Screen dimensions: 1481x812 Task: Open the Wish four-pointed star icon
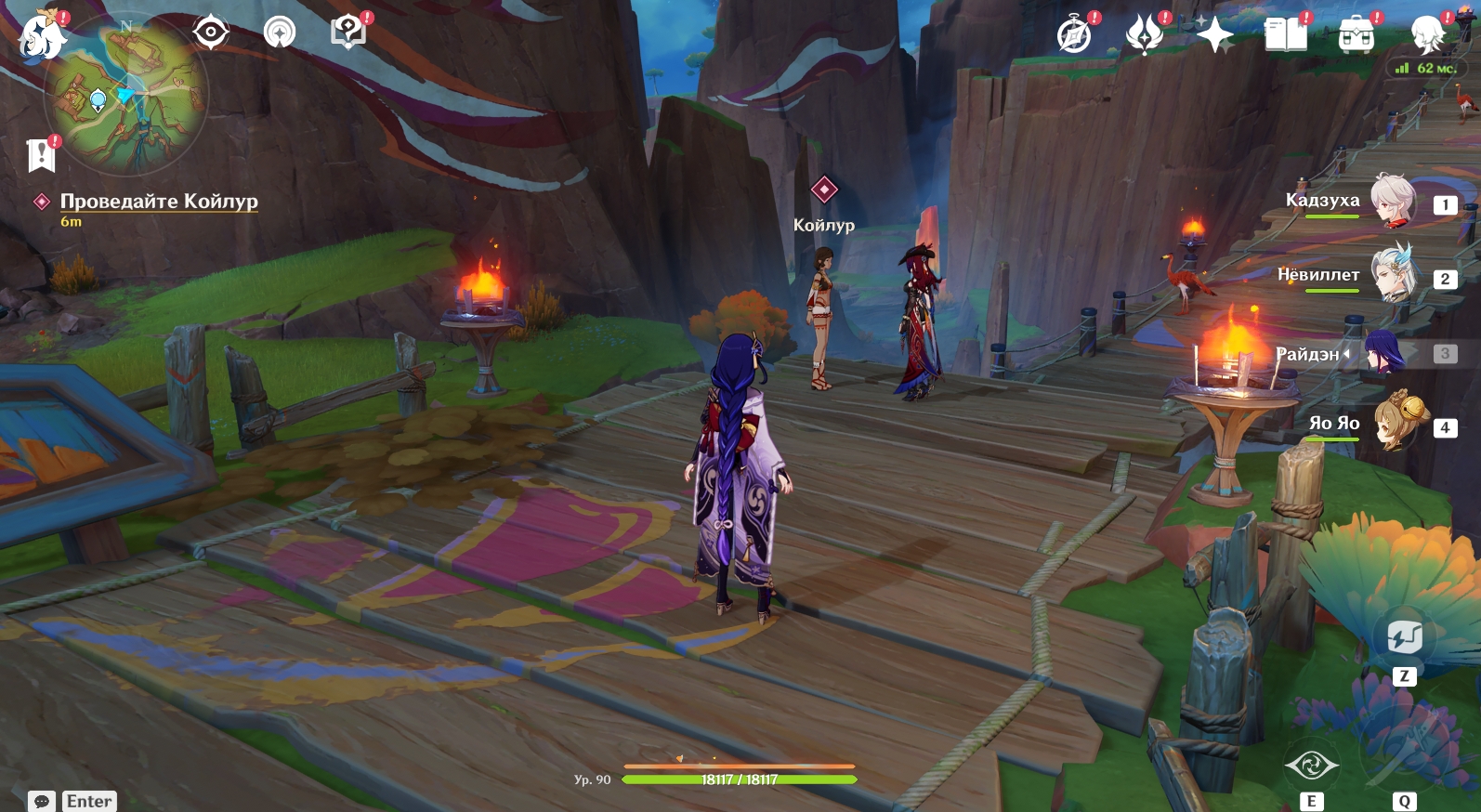1214,35
